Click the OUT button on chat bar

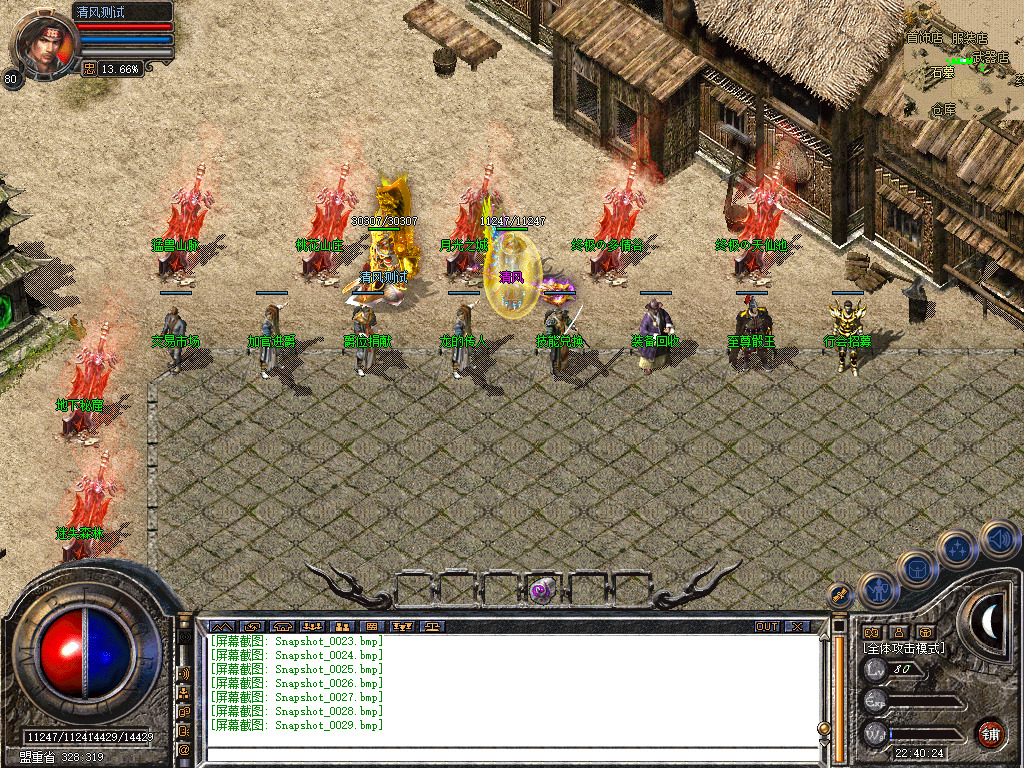[x=766, y=627]
